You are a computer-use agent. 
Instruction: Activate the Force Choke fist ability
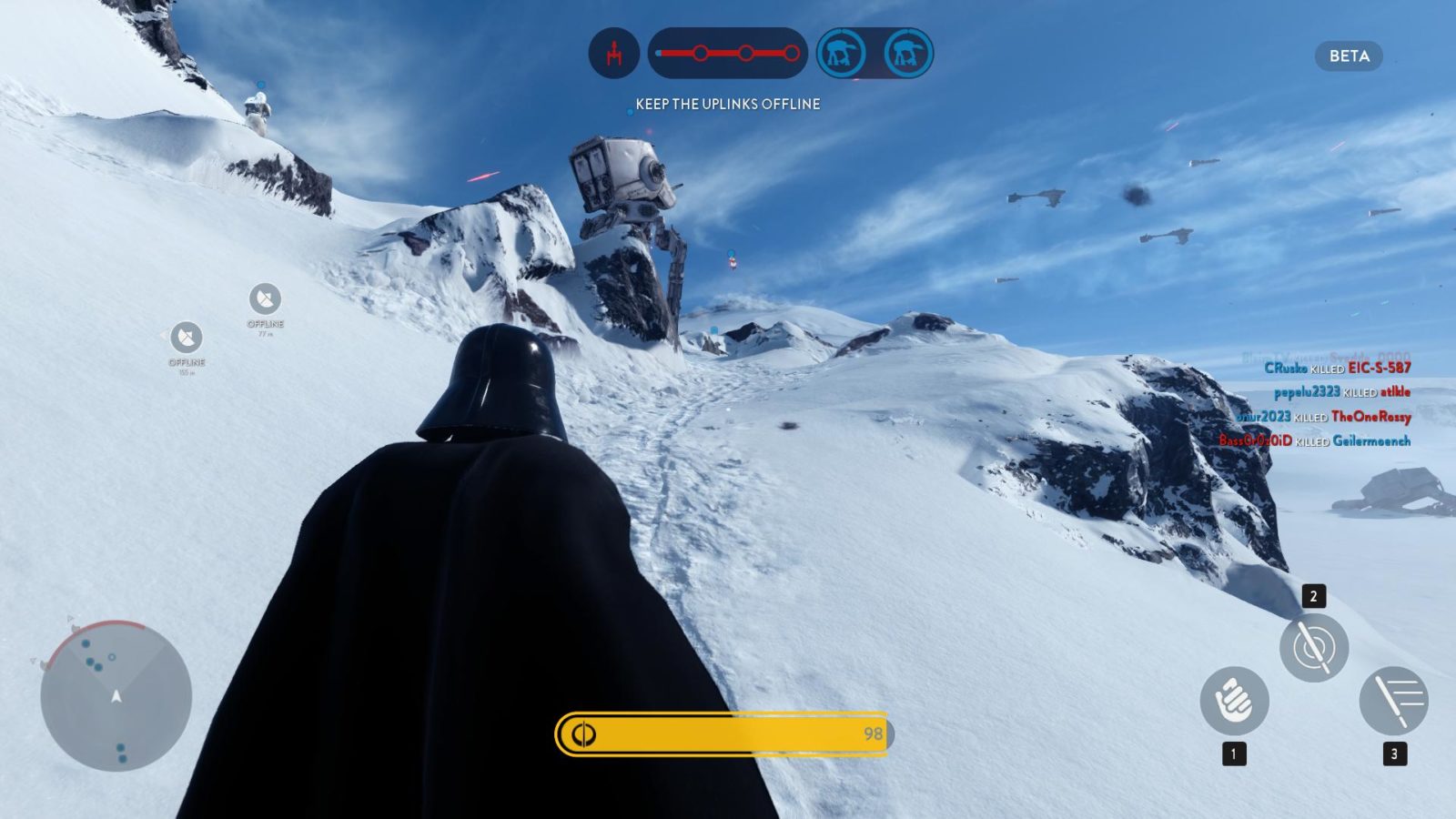point(1234,701)
